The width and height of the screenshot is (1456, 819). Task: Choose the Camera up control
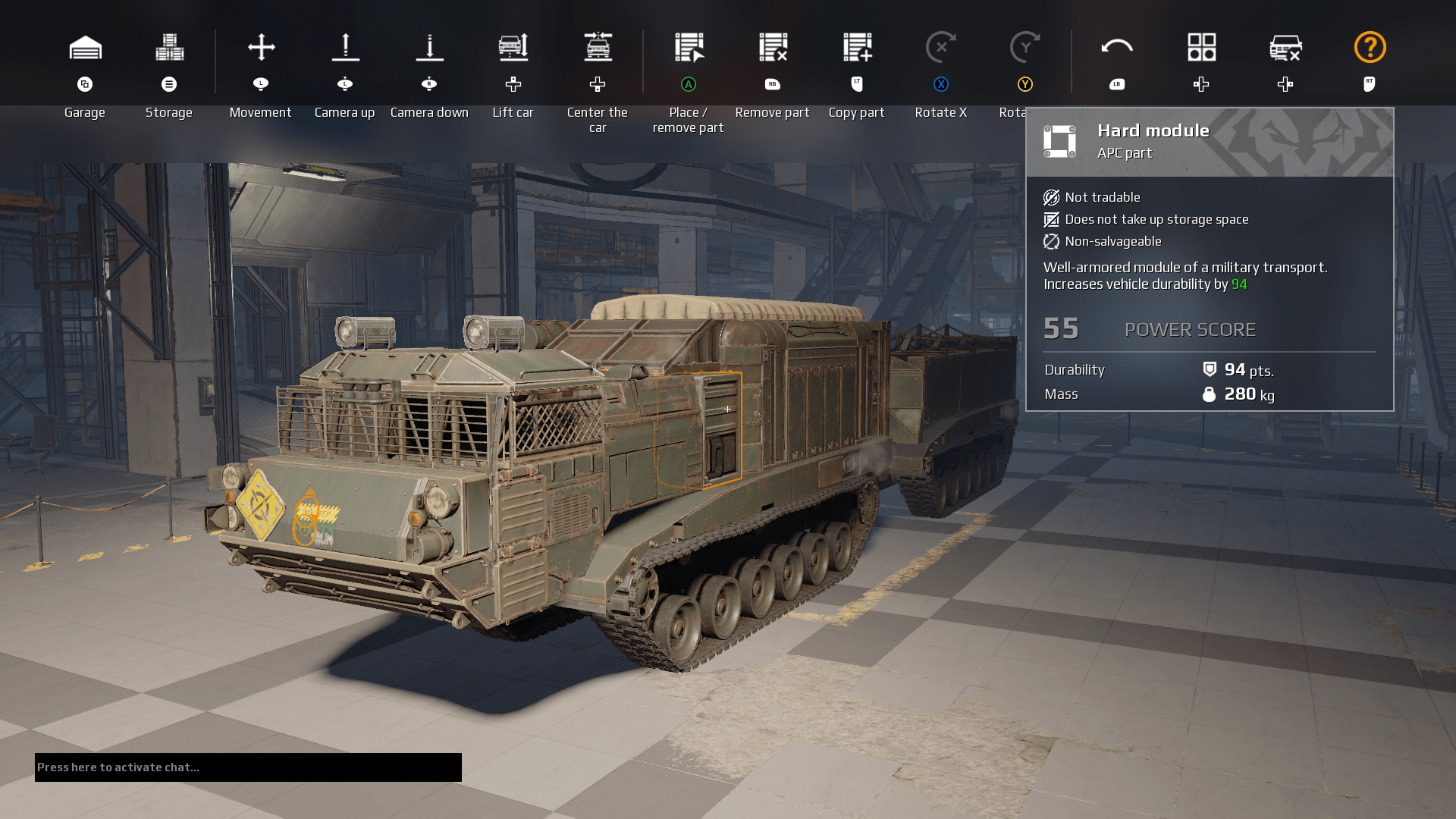[x=345, y=48]
